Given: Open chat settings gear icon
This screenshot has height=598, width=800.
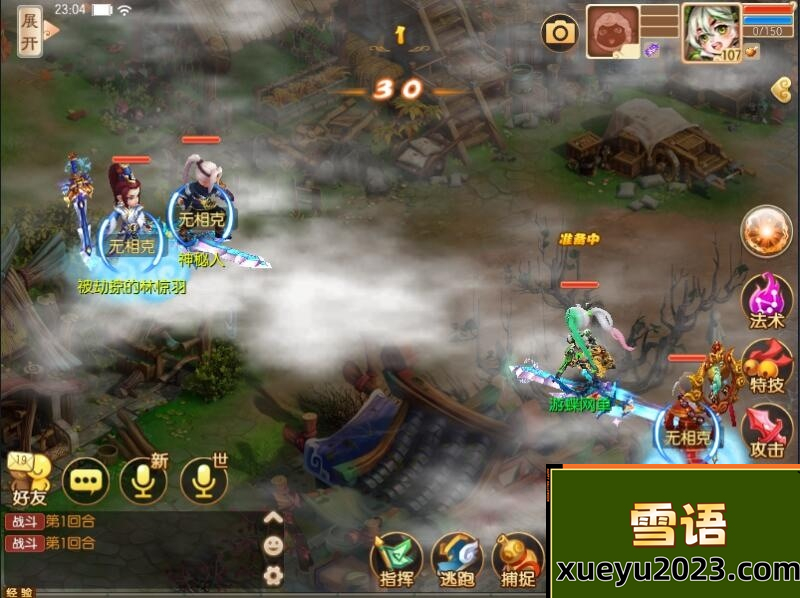Looking at the screenshot, I should coord(272,575).
